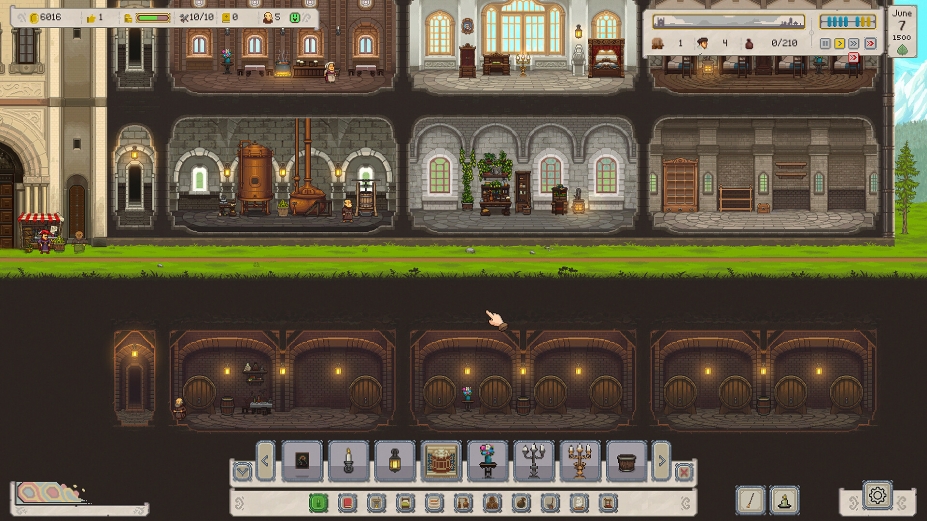Close the build item bar
Viewport: 927px width, 521px height.
684,471
